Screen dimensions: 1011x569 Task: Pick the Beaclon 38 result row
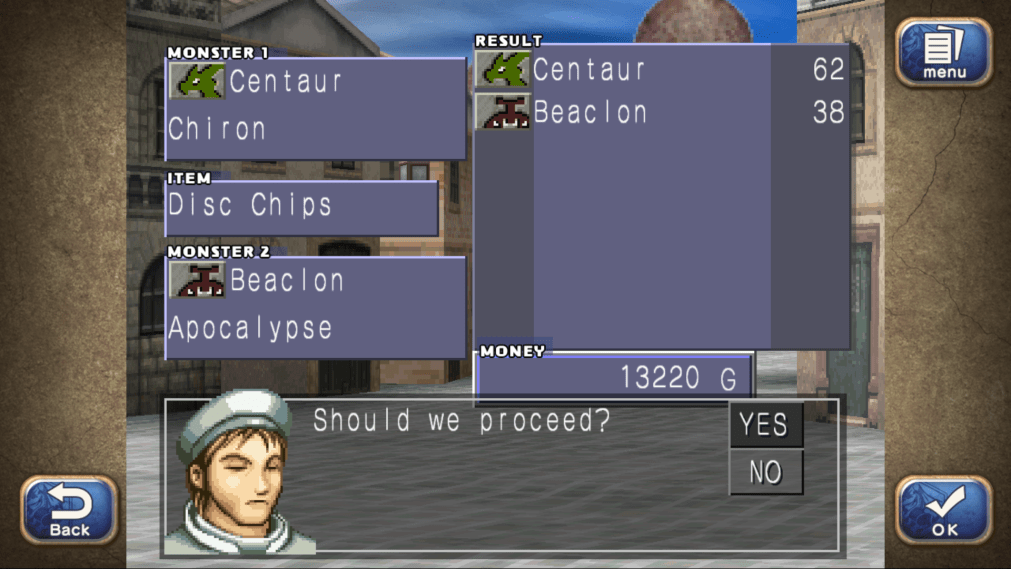662,112
